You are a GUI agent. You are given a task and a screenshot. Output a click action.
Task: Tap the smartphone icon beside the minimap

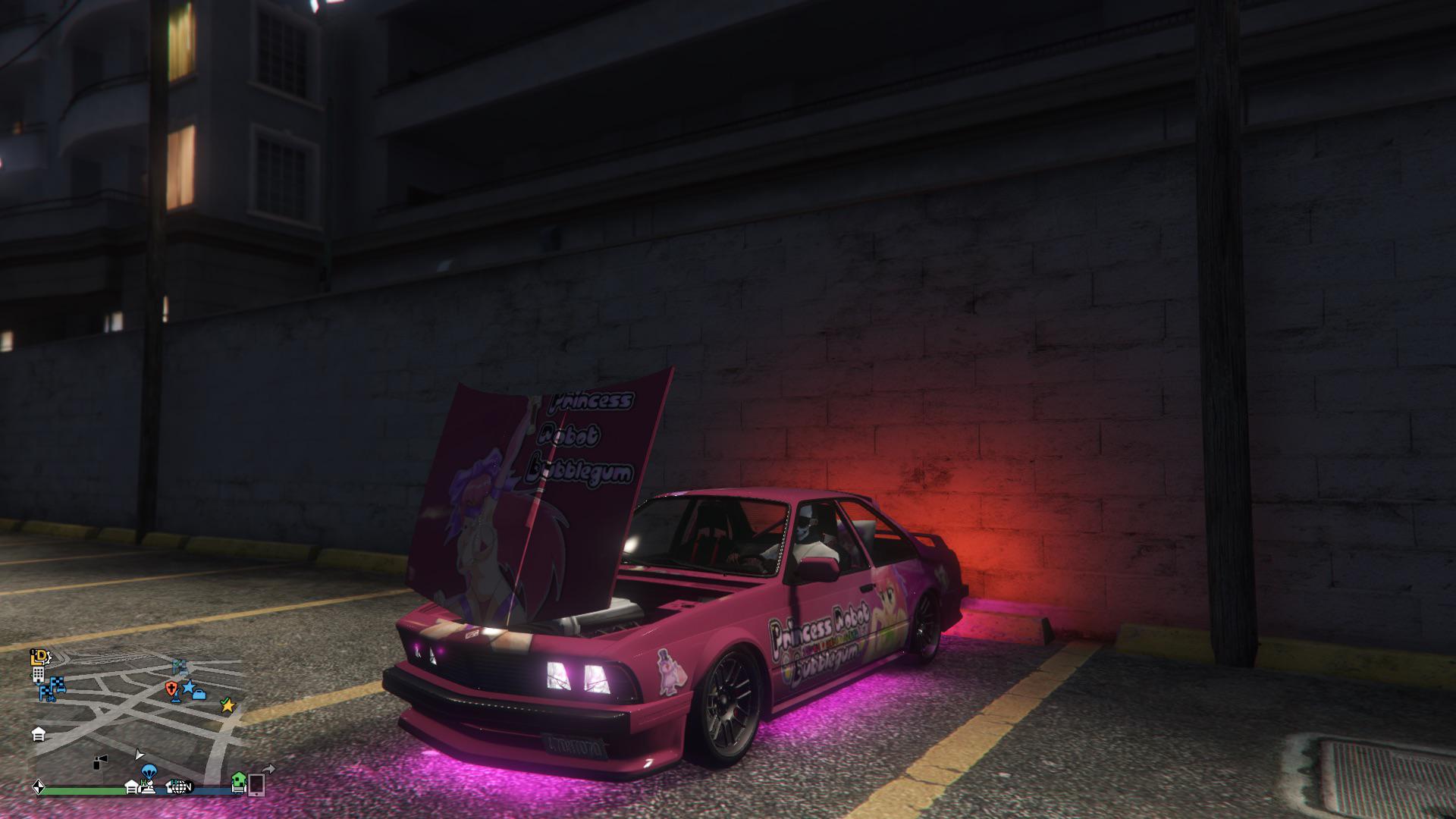click(x=256, y=785)
